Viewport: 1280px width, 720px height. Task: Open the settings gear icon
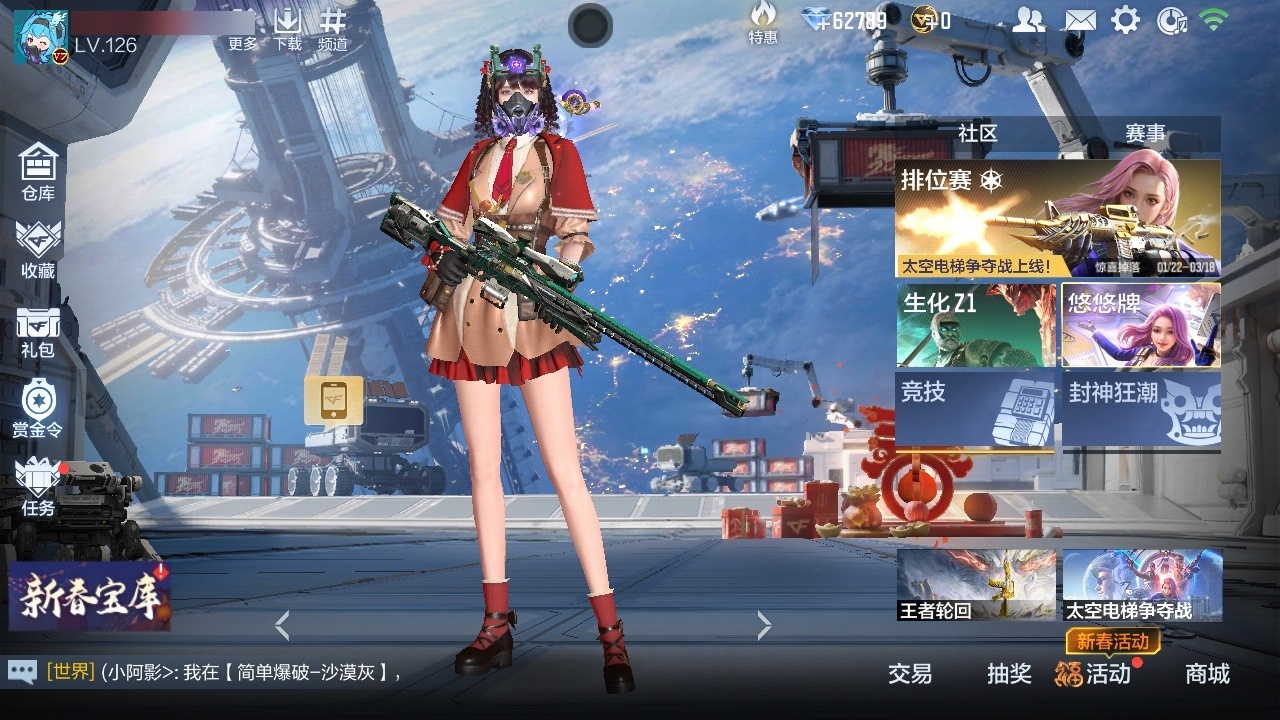click(1126, 20)
